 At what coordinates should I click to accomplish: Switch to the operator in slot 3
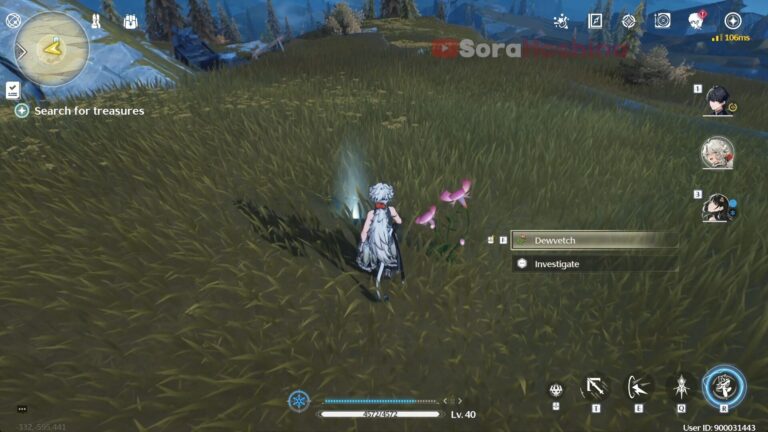[x=717, y=206]
